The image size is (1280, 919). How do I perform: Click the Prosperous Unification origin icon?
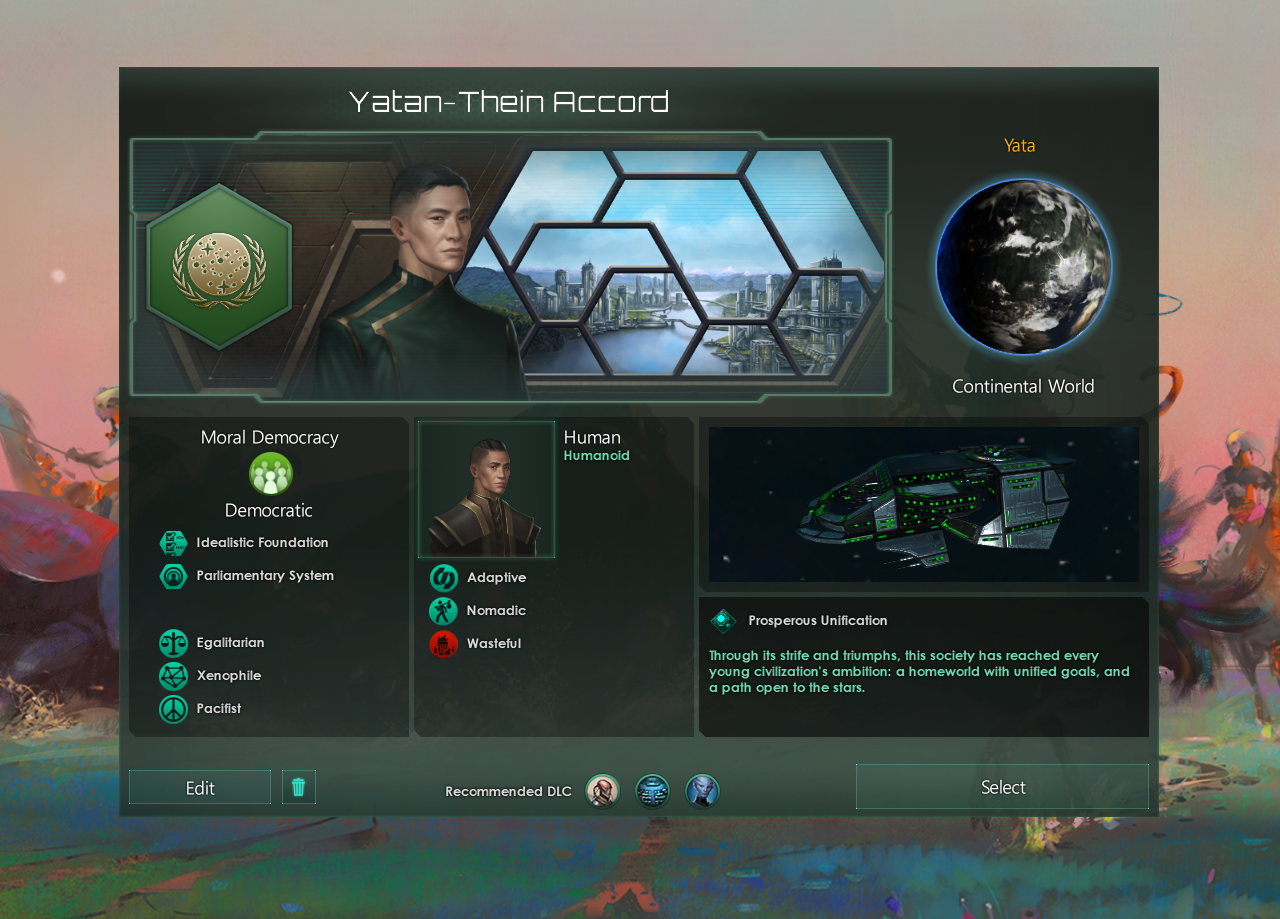click(723, 621)
